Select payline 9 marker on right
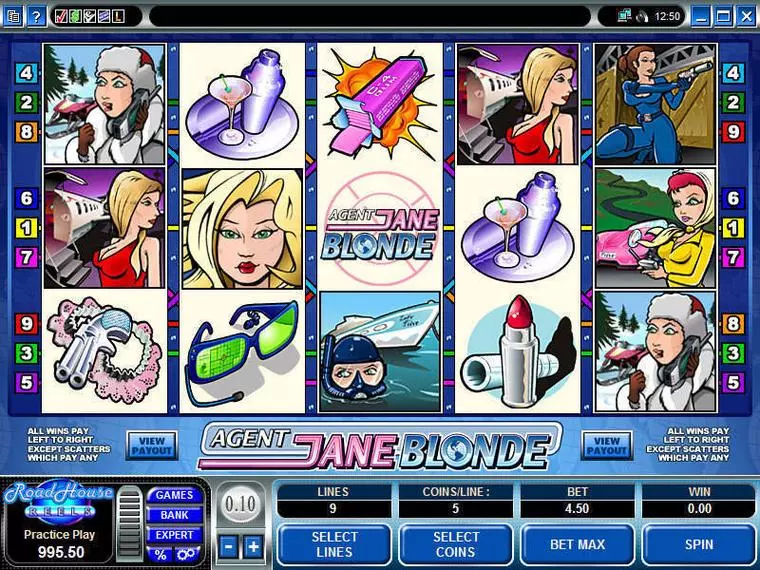This screenshot has width=760, height=570. pyautogui.click(x=734, y=131)
